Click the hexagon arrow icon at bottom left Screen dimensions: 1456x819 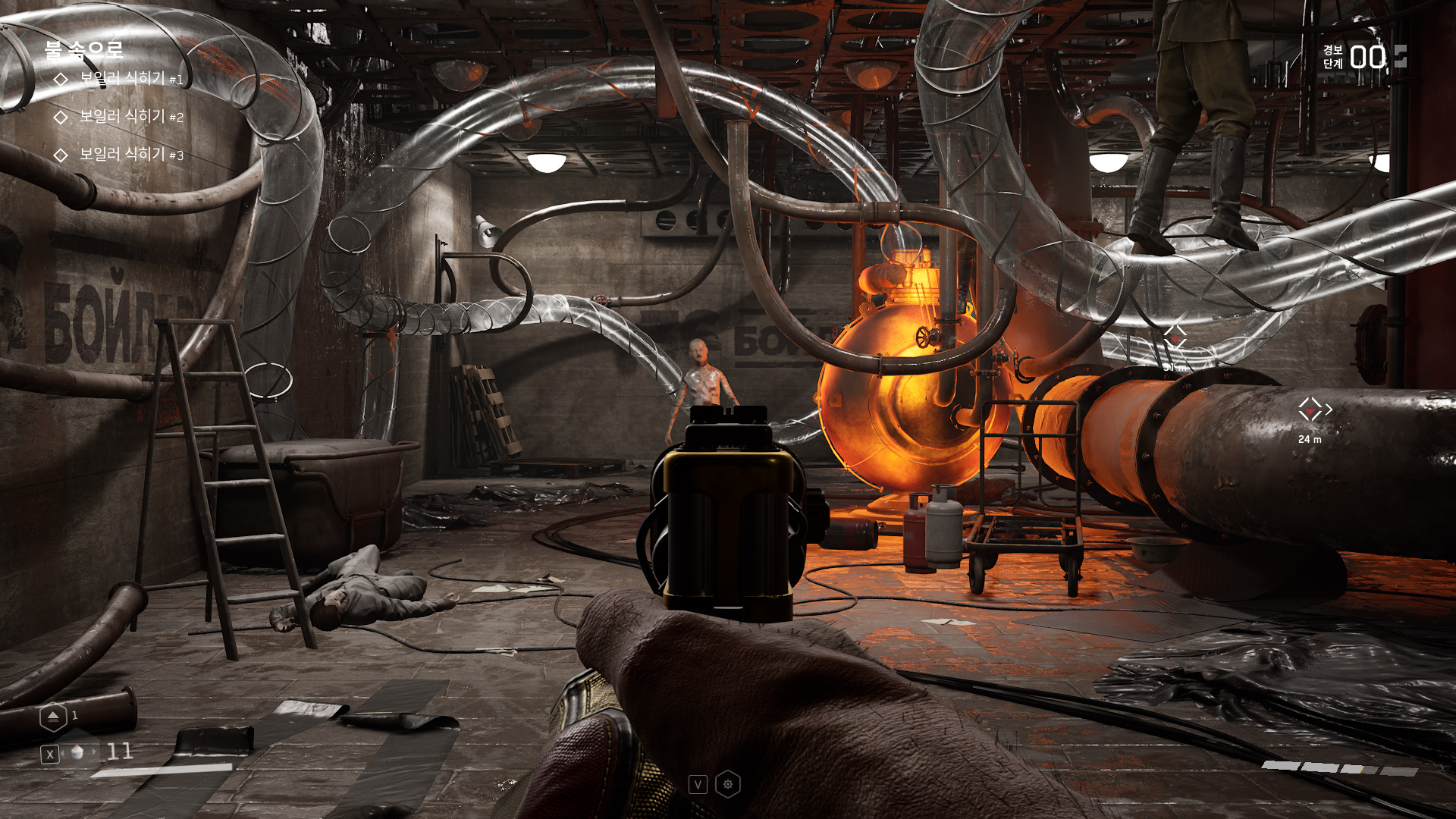point(53,717)
